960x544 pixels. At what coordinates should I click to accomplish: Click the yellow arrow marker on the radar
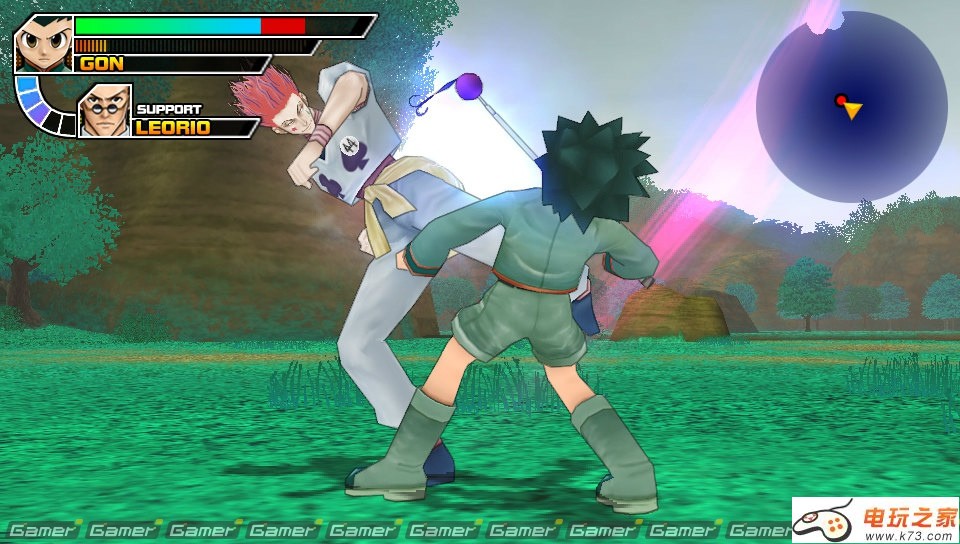(852, 110)
